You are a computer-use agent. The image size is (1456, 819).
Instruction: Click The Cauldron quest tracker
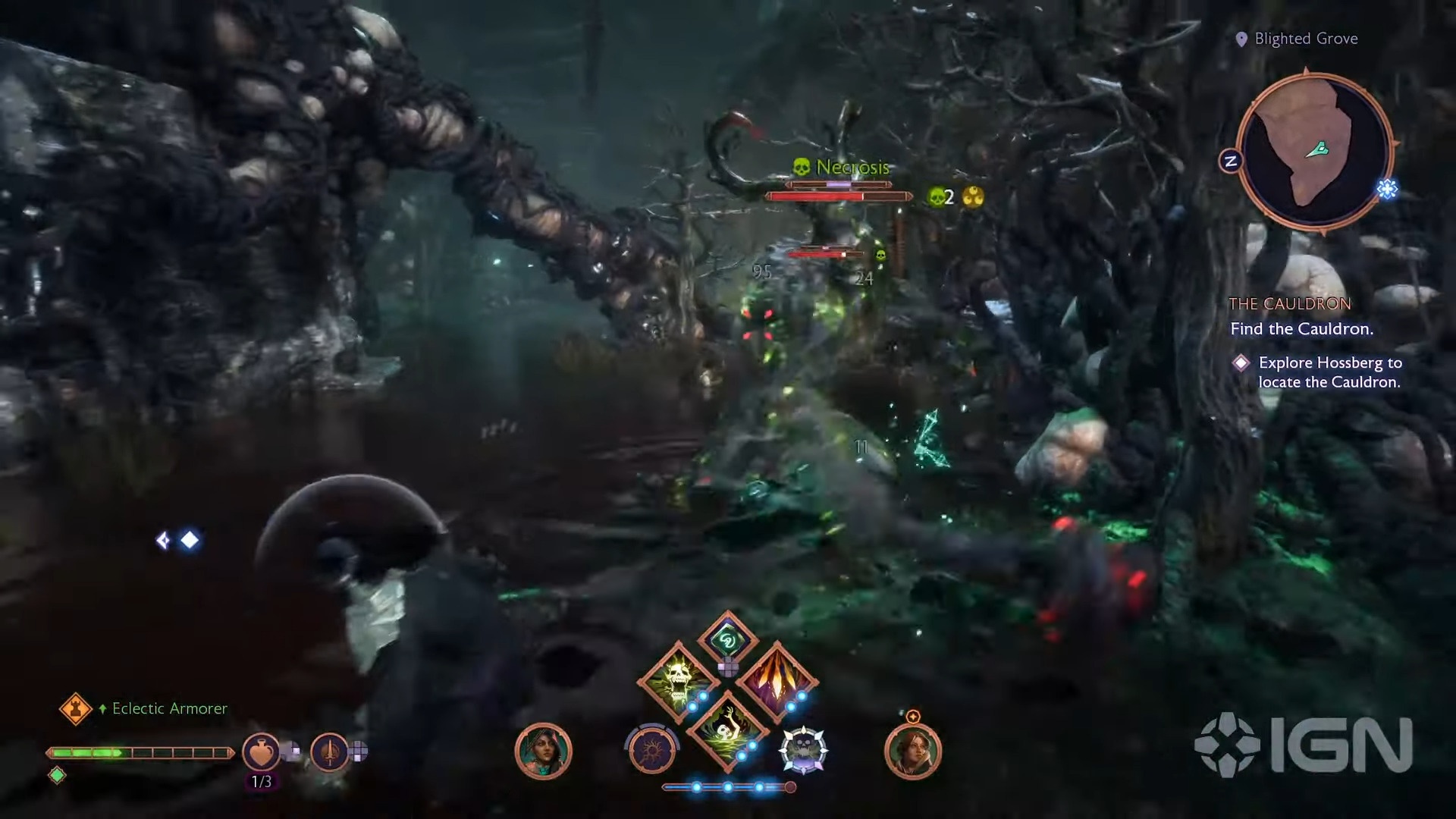[1289, 304]
